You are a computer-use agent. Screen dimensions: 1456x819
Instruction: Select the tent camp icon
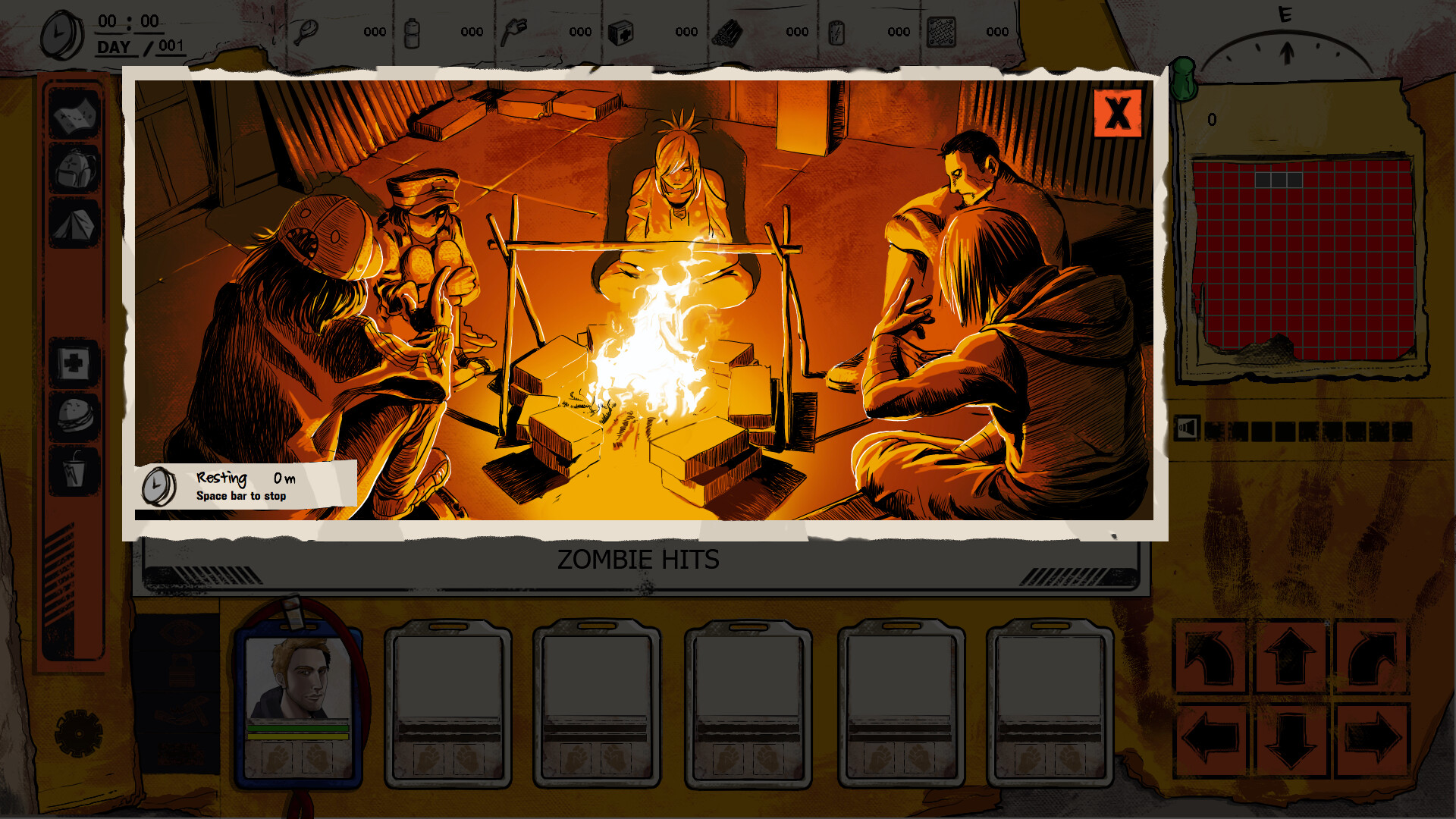click(74, 220)
